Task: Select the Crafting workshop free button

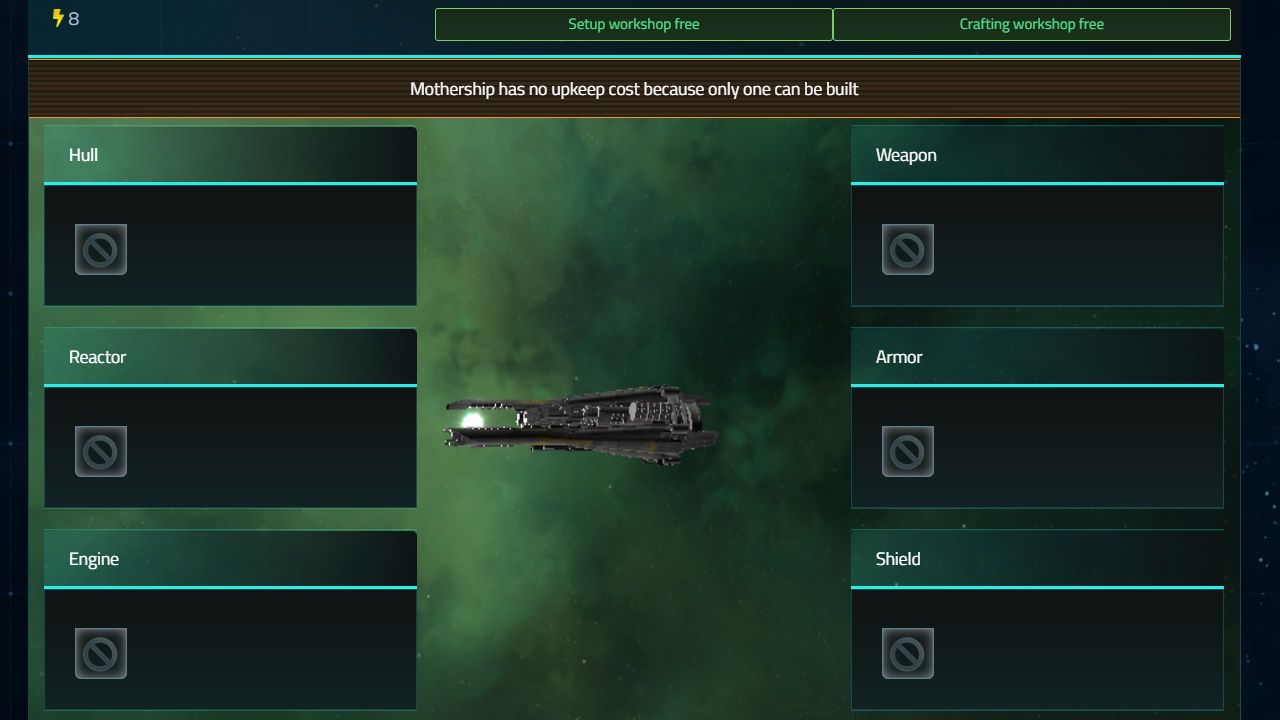Action: click(x=1031, y=24)
